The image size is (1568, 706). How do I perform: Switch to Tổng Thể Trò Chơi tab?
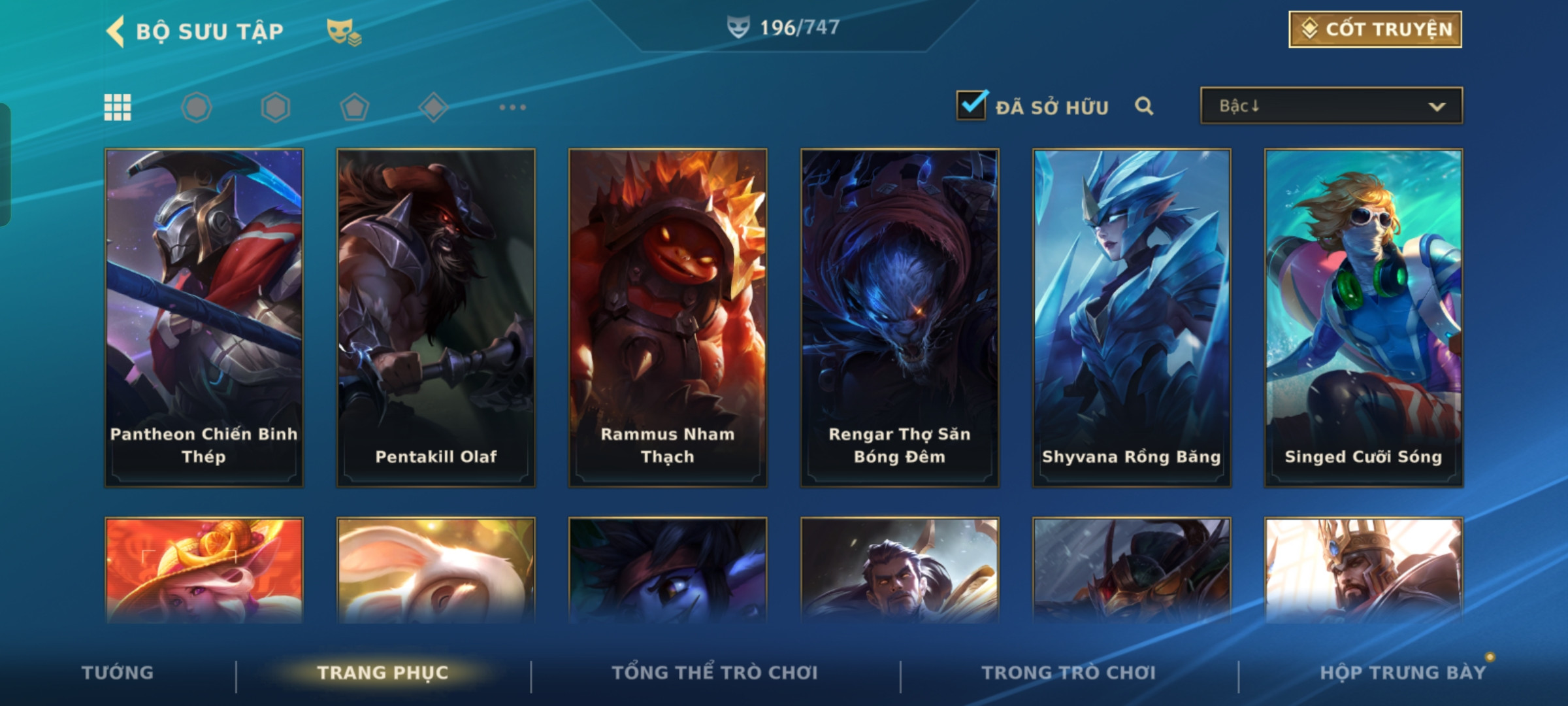click(x=715, y=673)
